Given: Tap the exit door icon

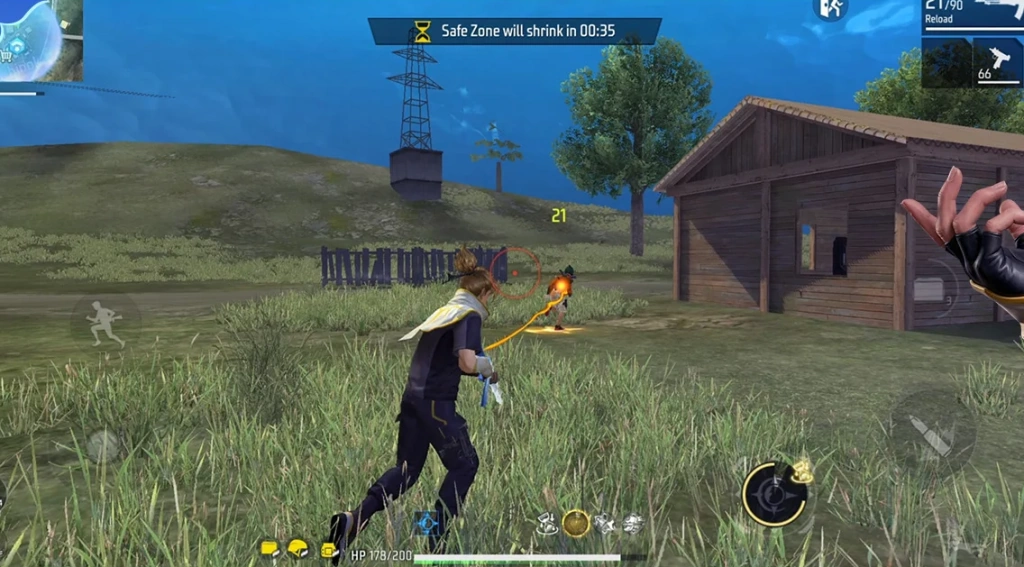Looking at the screenshot, I should (x=830, y=9).
